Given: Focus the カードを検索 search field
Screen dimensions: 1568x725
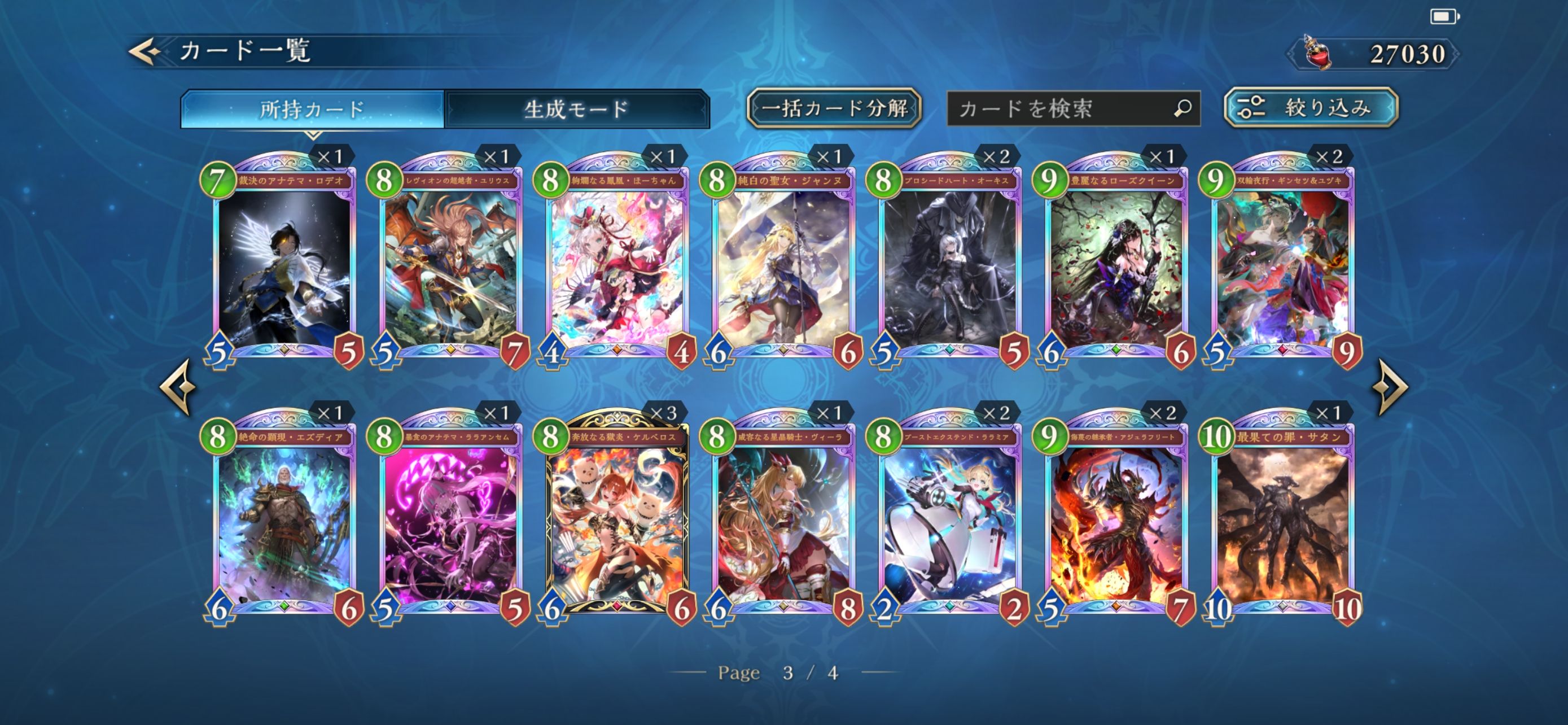Looking at the screenshot, I should pyautogui.click(x=1062, y=109).
